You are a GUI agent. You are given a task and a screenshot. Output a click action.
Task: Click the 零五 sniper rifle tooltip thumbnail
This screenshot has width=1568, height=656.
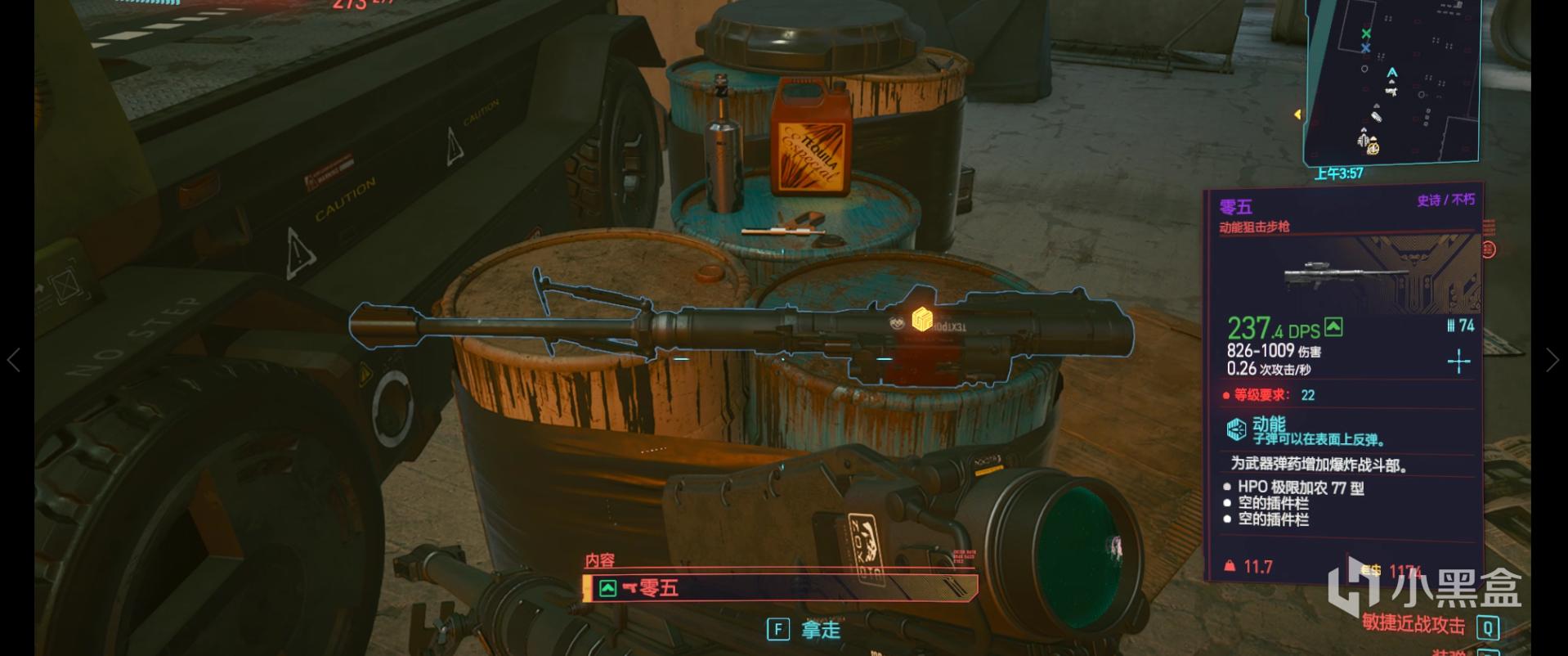tap(1345, 275)
